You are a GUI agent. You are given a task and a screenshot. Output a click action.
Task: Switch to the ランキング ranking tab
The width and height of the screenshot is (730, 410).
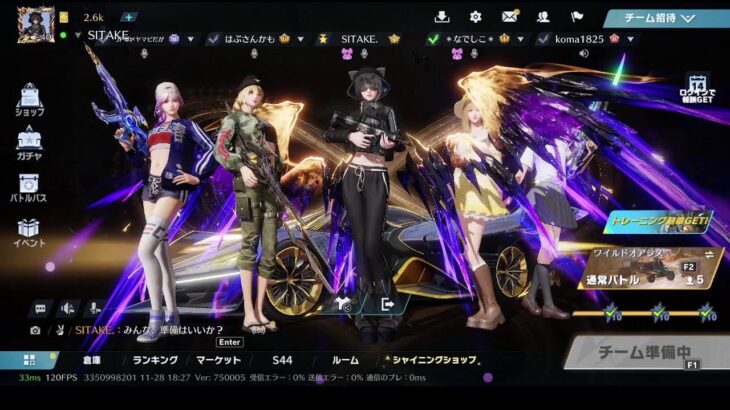(154, 360)
